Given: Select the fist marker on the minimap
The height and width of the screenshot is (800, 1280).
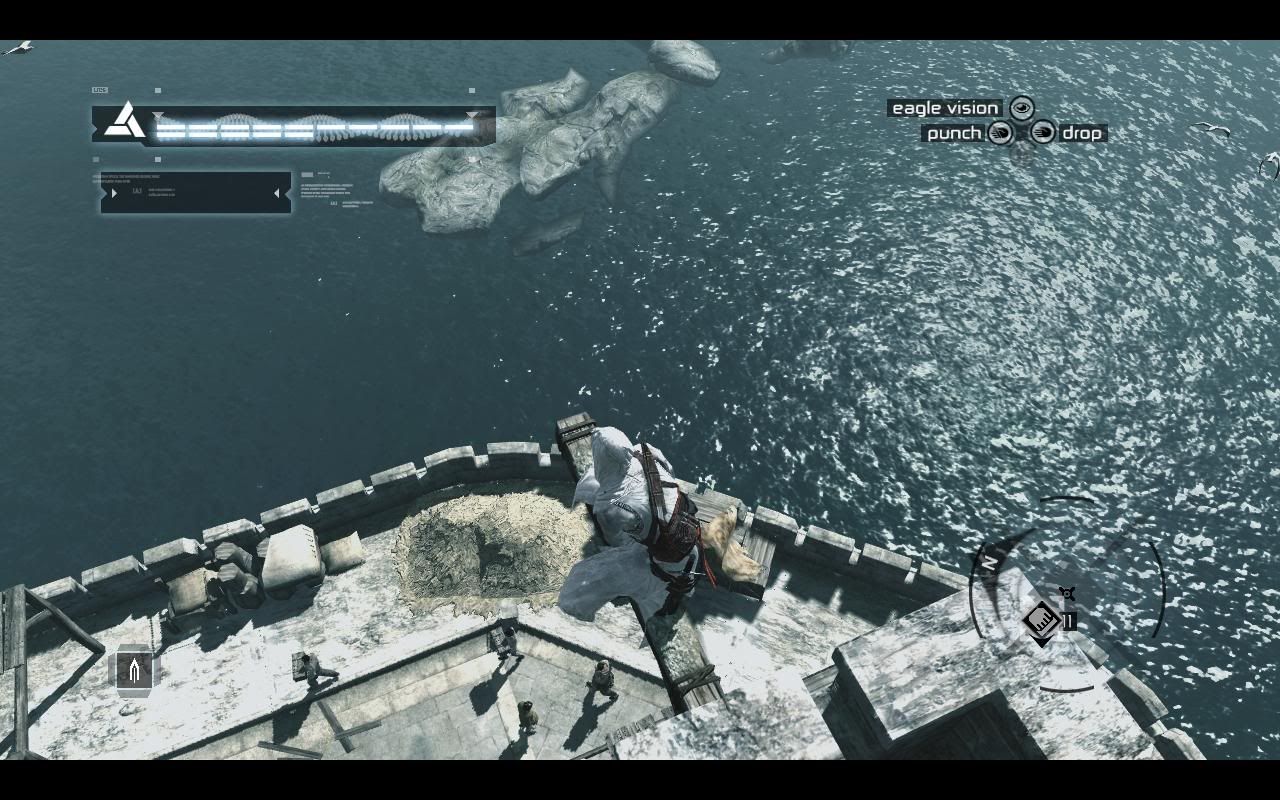Looking at the screenshot, I should click(x=1041, y=621).
